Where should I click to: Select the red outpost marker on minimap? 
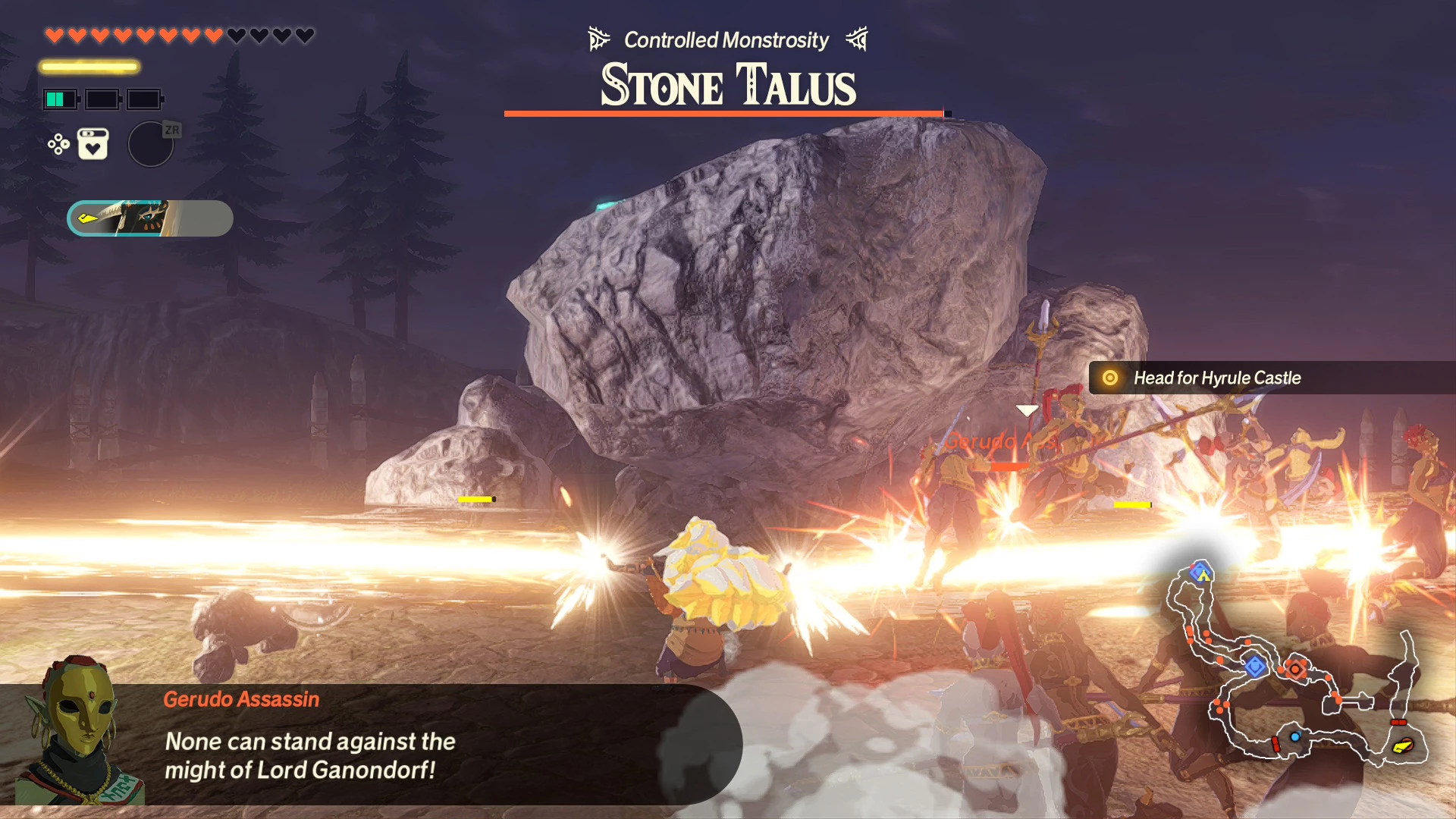coord(1295,669)
